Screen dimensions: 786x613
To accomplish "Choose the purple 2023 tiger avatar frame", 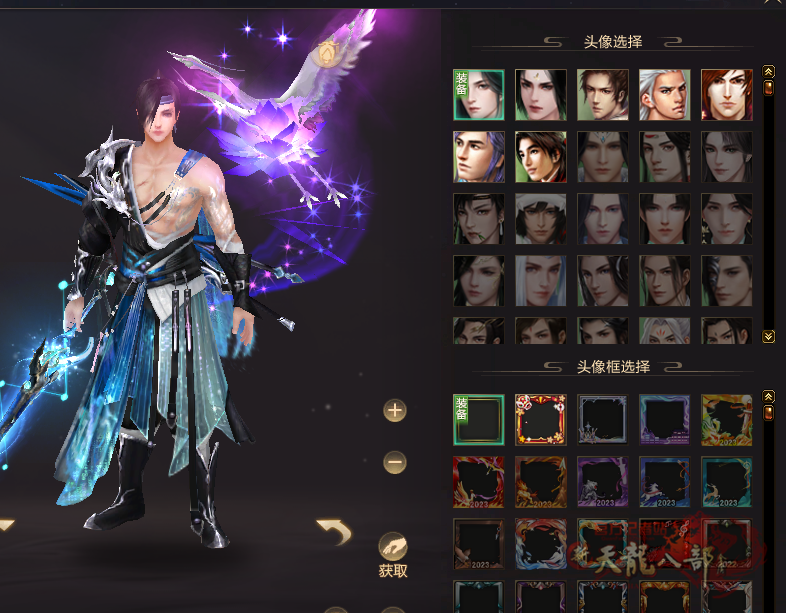I will tap(603, 481).
